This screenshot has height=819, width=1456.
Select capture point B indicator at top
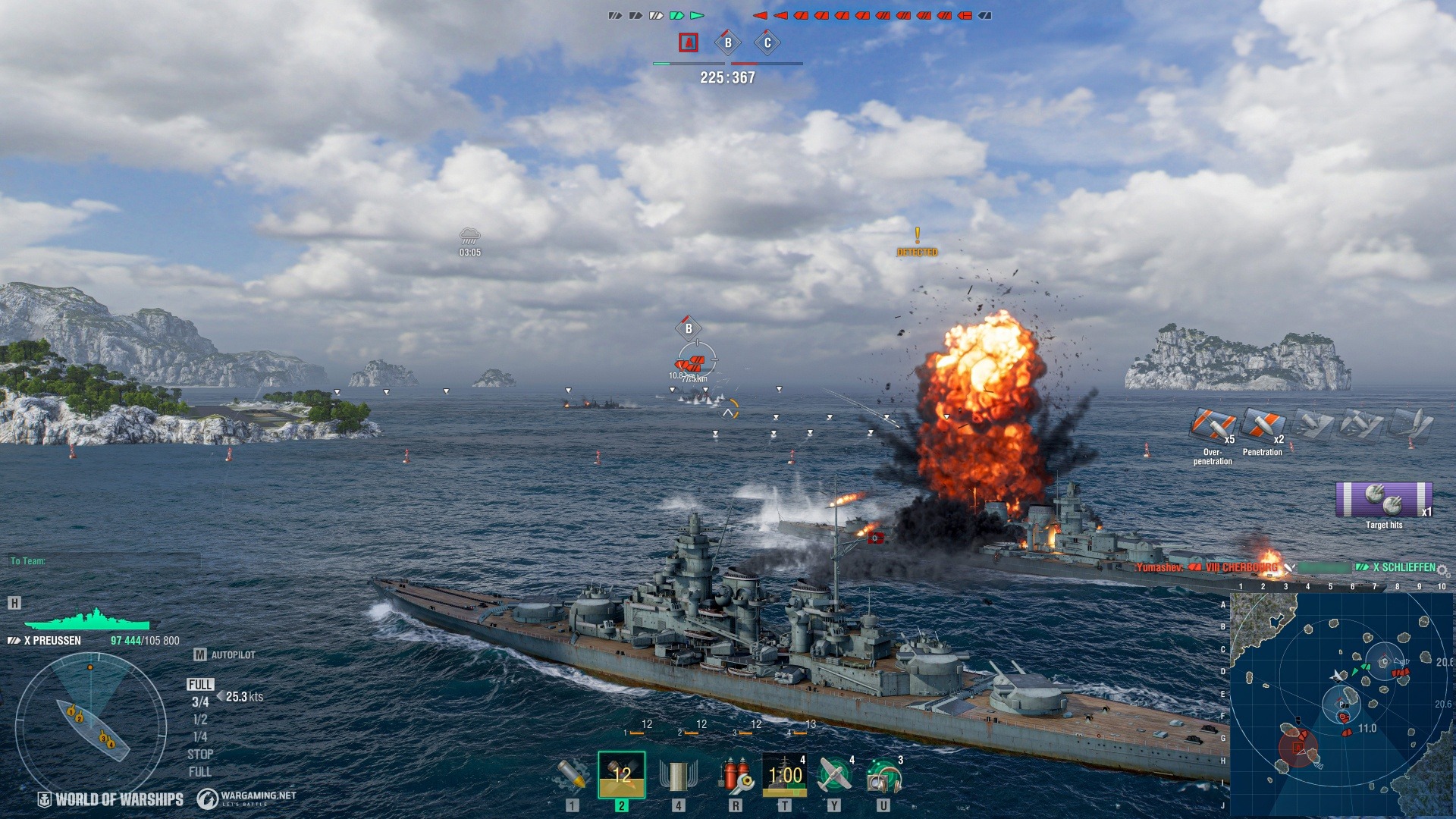pyautogui.click(x=728, y=42)
